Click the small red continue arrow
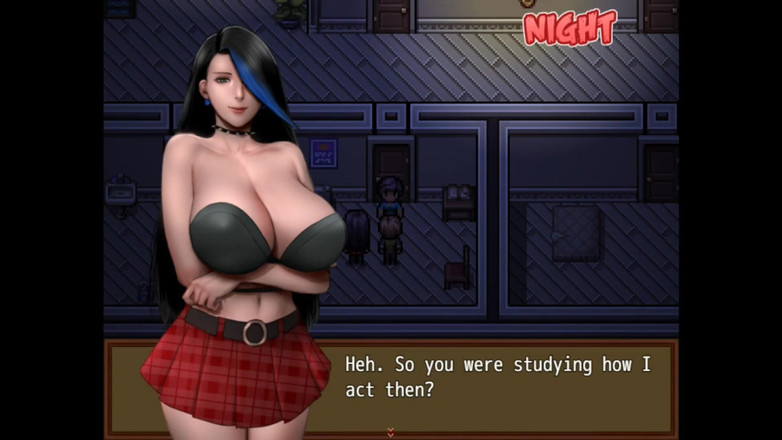Screen dimensions: 782x440 point(391,431)
